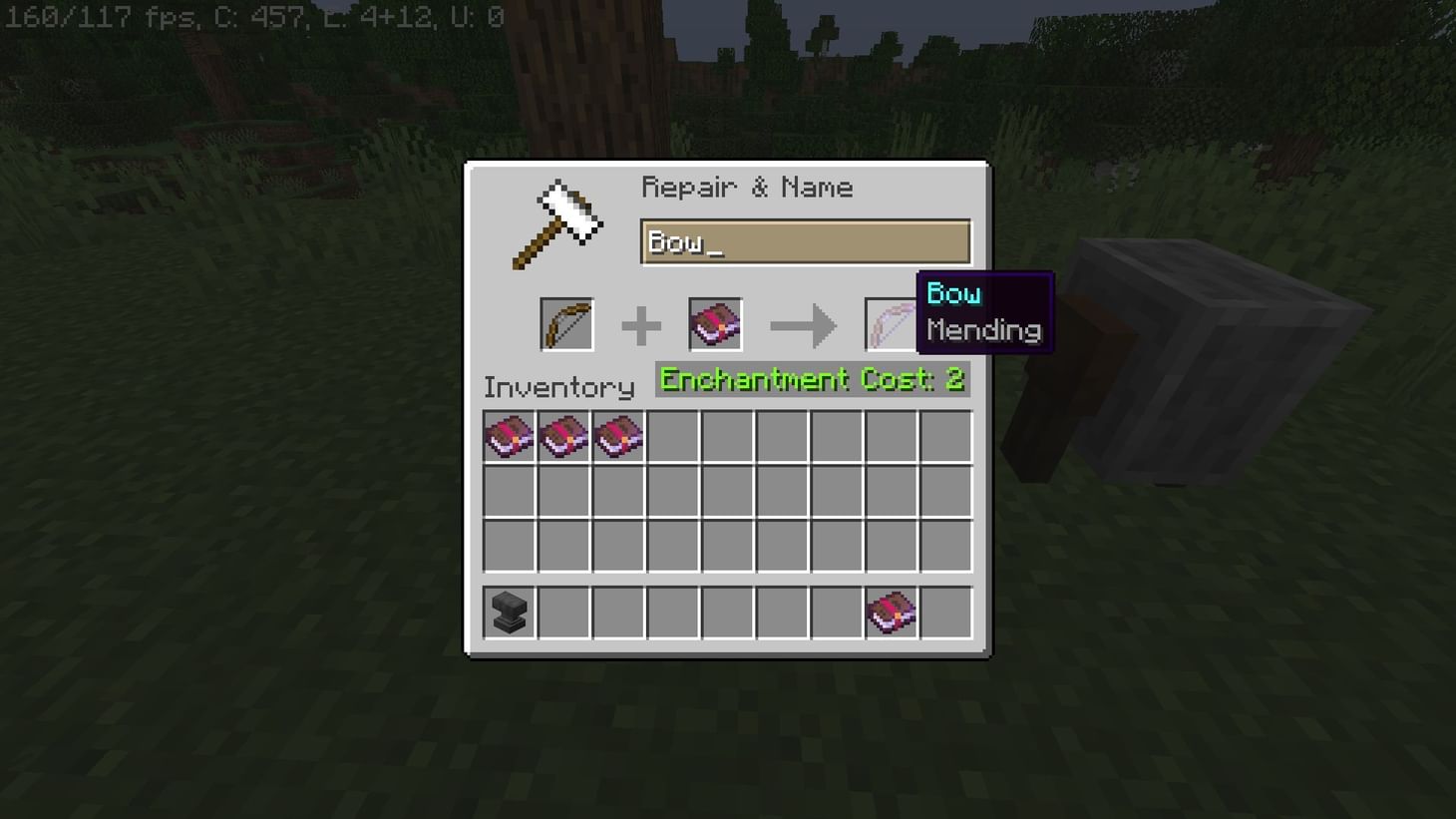This screenshot has height=819, width=1456.
Task: Click the Repair & Name title
Action: [748, 187]
